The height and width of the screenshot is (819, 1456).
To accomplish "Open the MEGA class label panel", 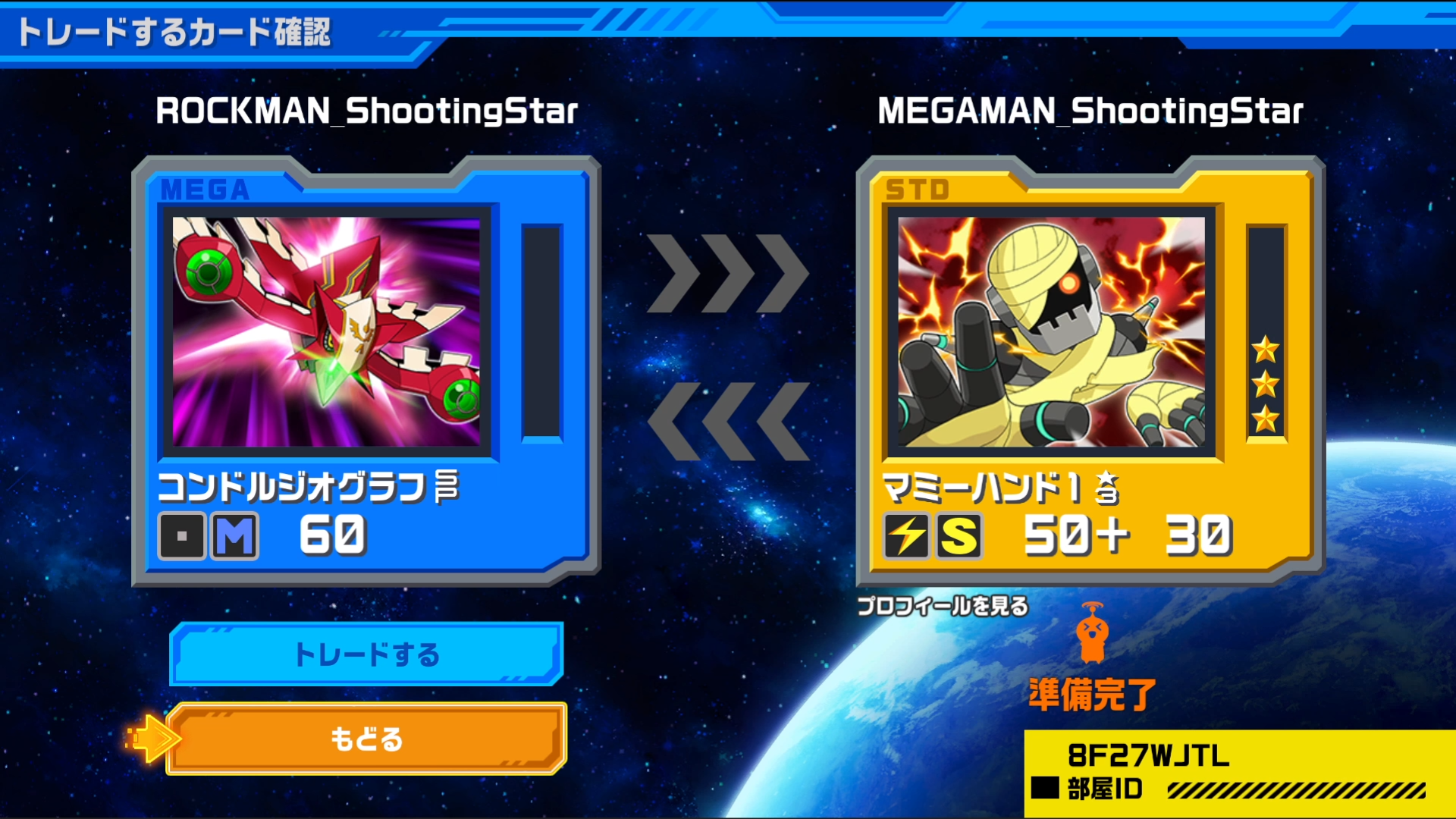I will pos(206,189).
